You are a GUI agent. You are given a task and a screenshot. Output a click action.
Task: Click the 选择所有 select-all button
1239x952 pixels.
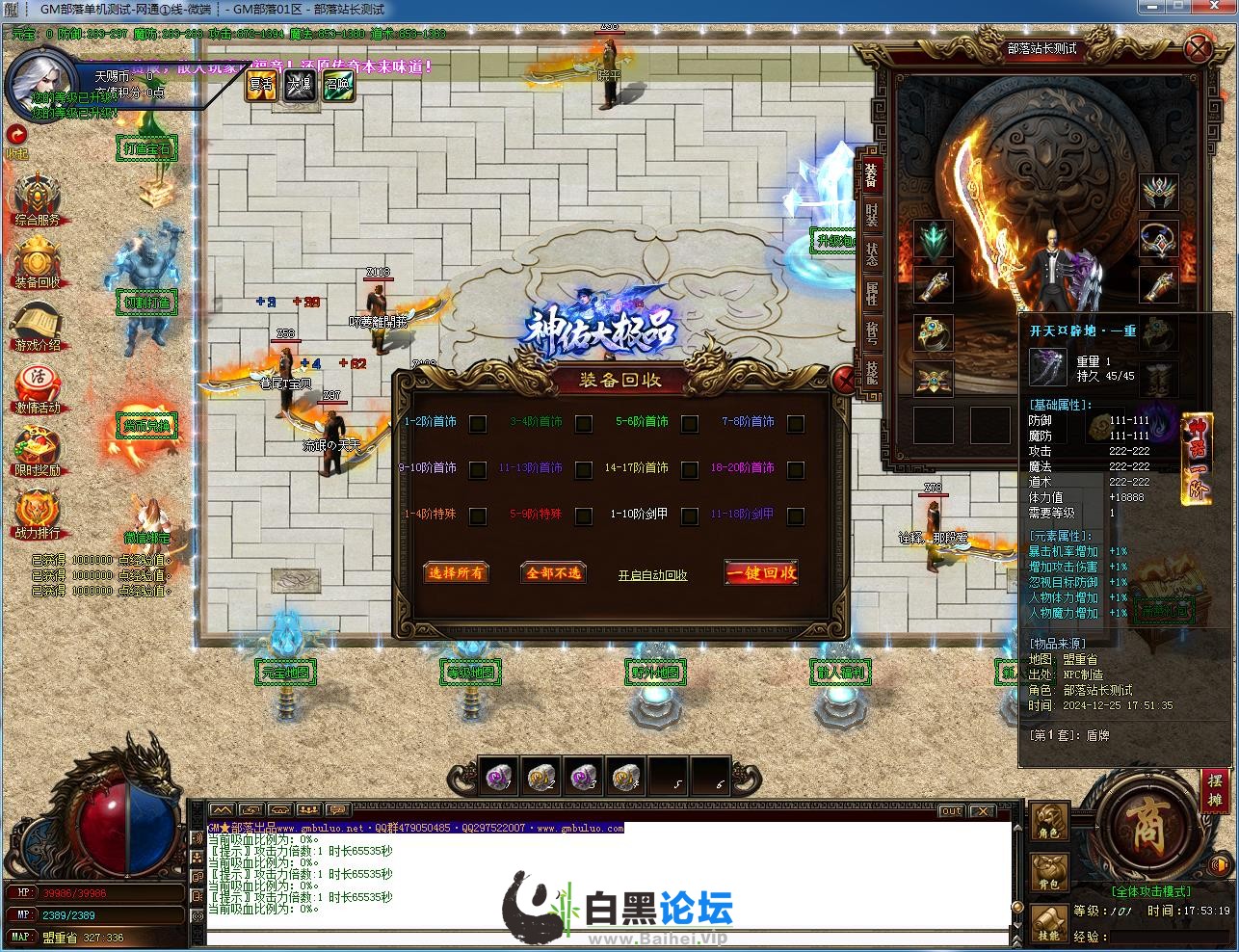point(457,572)
